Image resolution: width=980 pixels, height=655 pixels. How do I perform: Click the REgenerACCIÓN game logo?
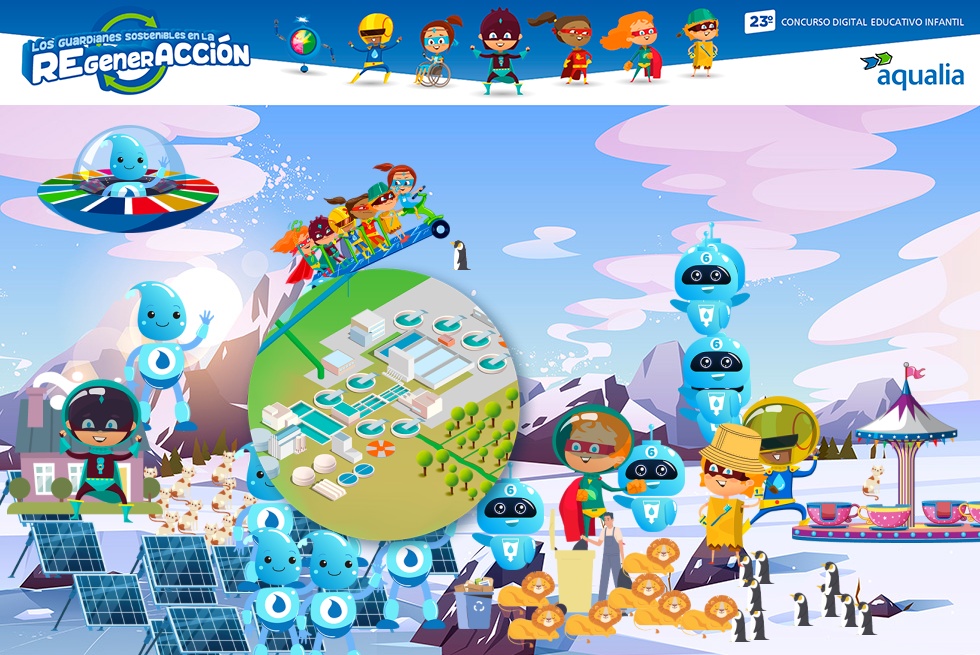tap(137, 55)
